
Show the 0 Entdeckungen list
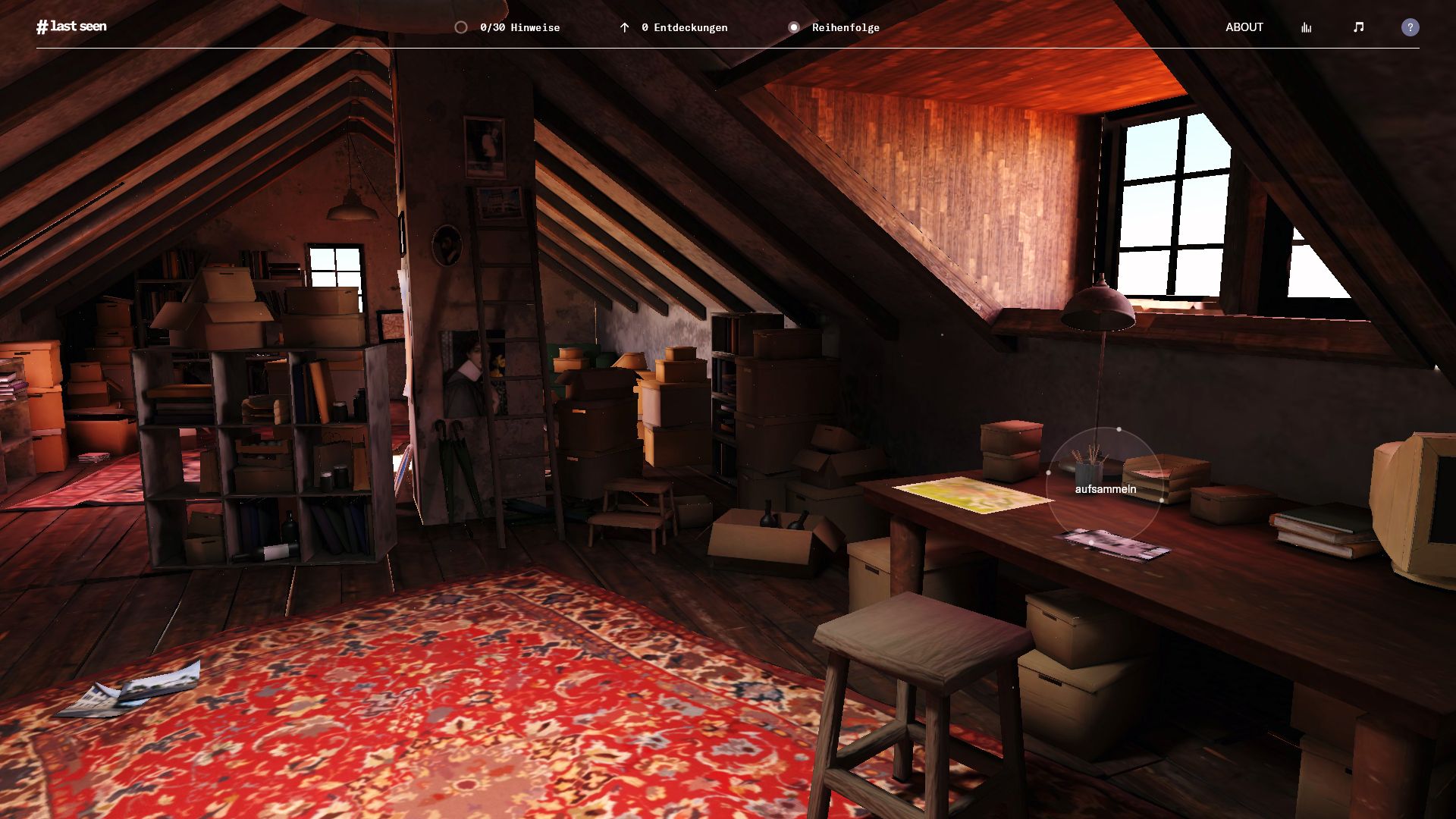pos(673,27)
